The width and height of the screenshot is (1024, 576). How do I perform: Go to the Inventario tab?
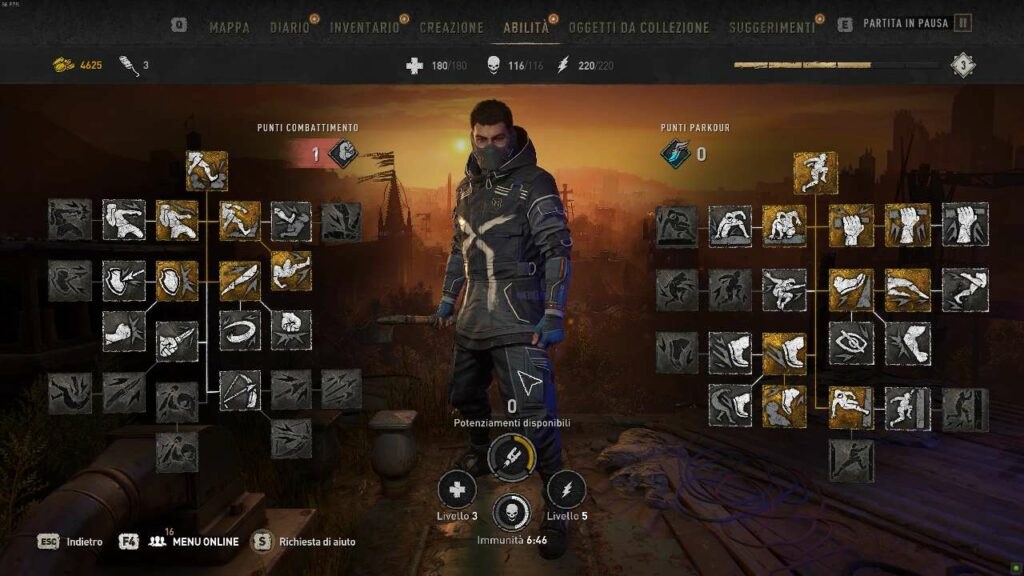[x=364, y=28]
